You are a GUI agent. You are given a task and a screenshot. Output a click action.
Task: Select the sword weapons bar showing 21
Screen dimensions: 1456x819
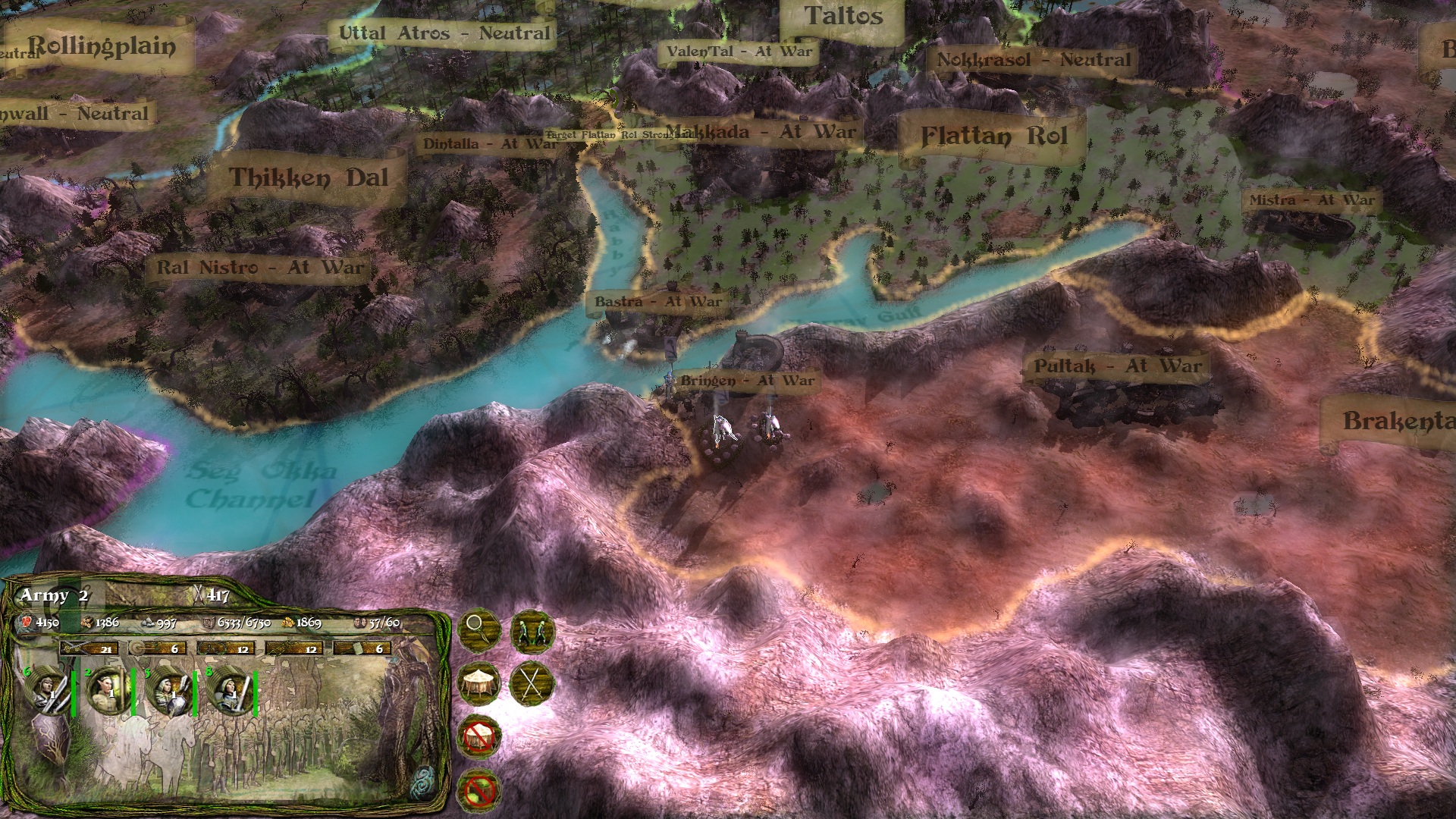coord(89,649)
